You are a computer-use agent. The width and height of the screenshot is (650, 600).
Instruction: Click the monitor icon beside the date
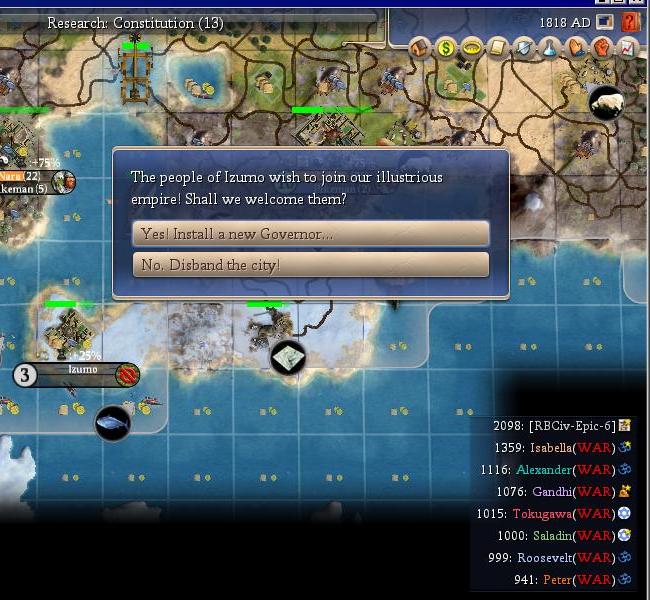pos(605,22)
